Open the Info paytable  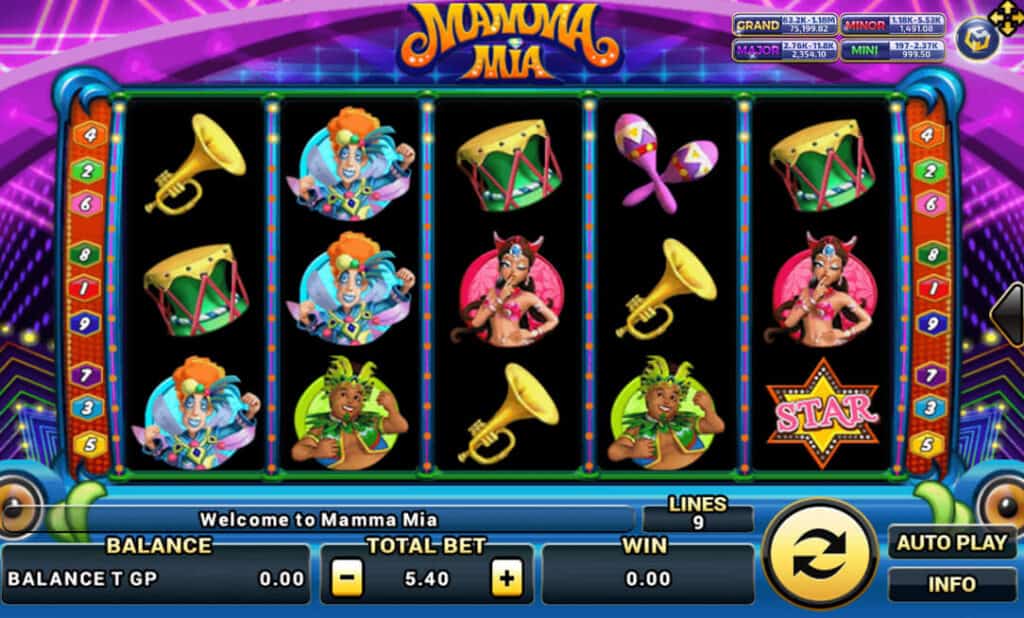coord(951,584)
